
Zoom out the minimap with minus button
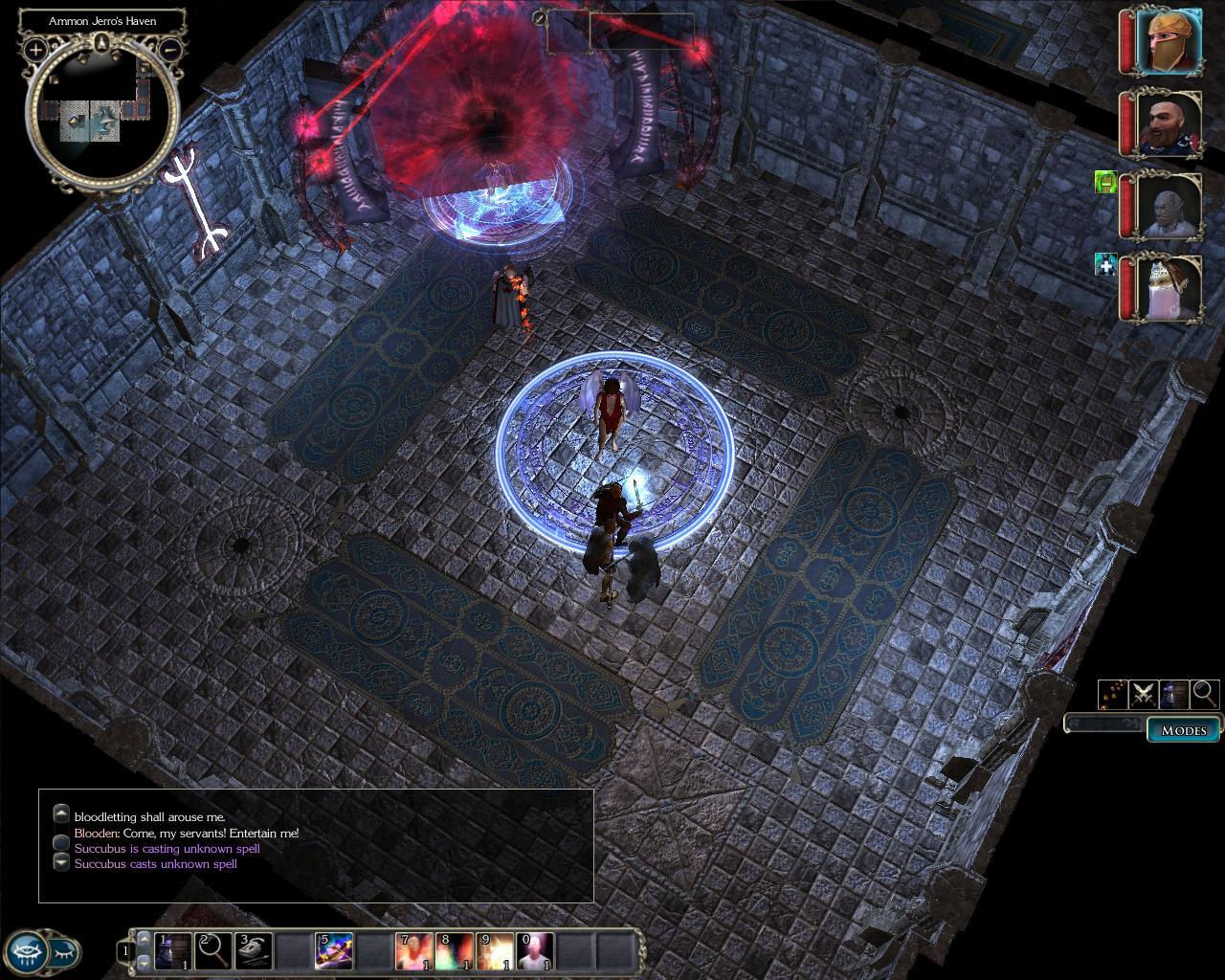click(x=169, y=48)
